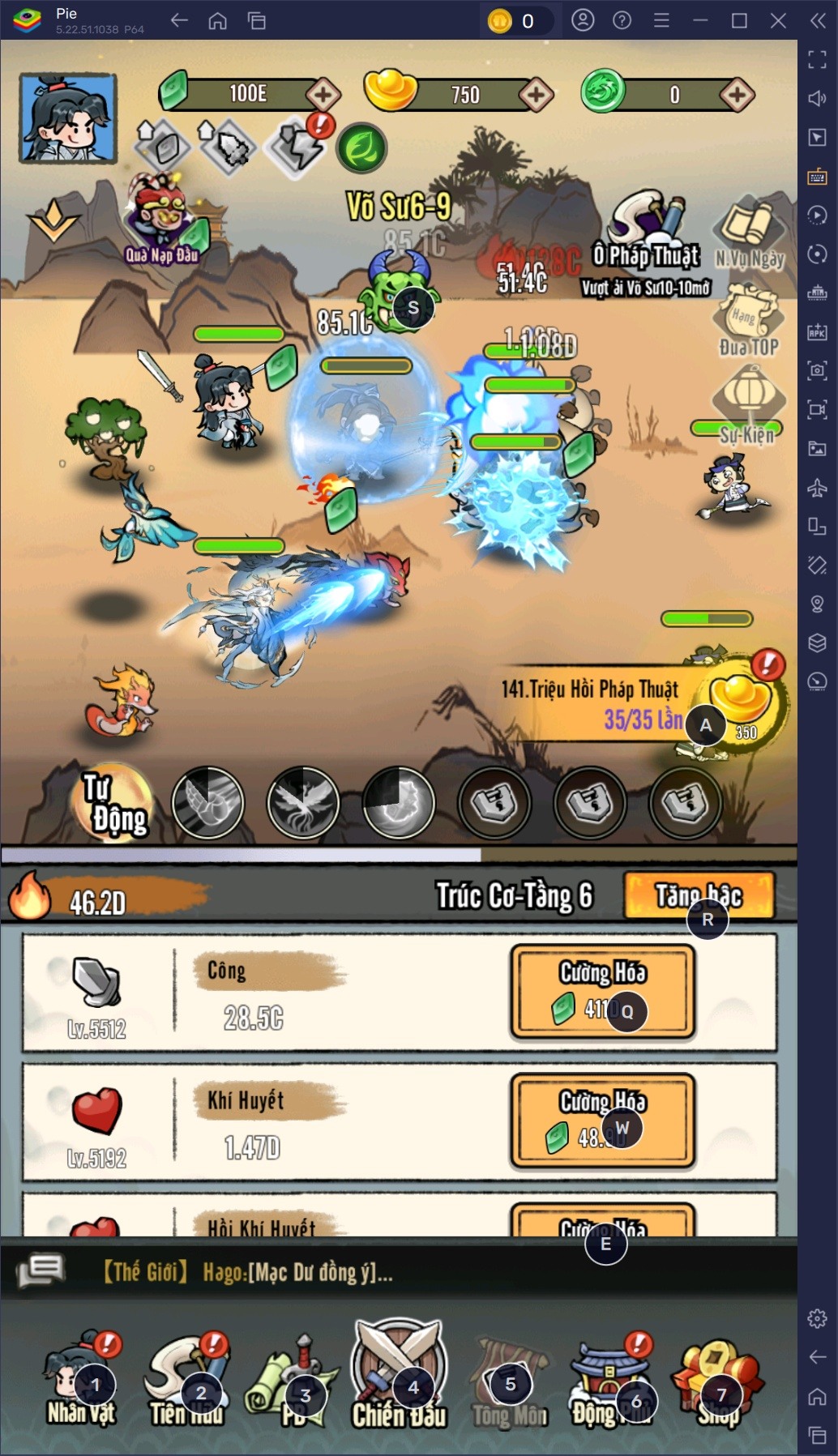The width and height of the screenshot is (838, 1456).
Task: Upgrade Công with Cường Hóa
Action: (x=602, y=991)
